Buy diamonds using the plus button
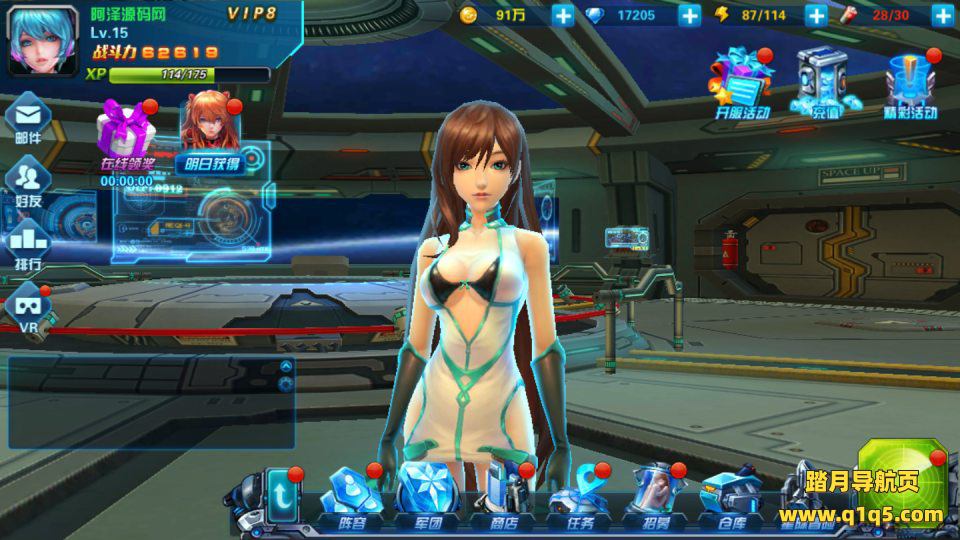 point(690,15)
